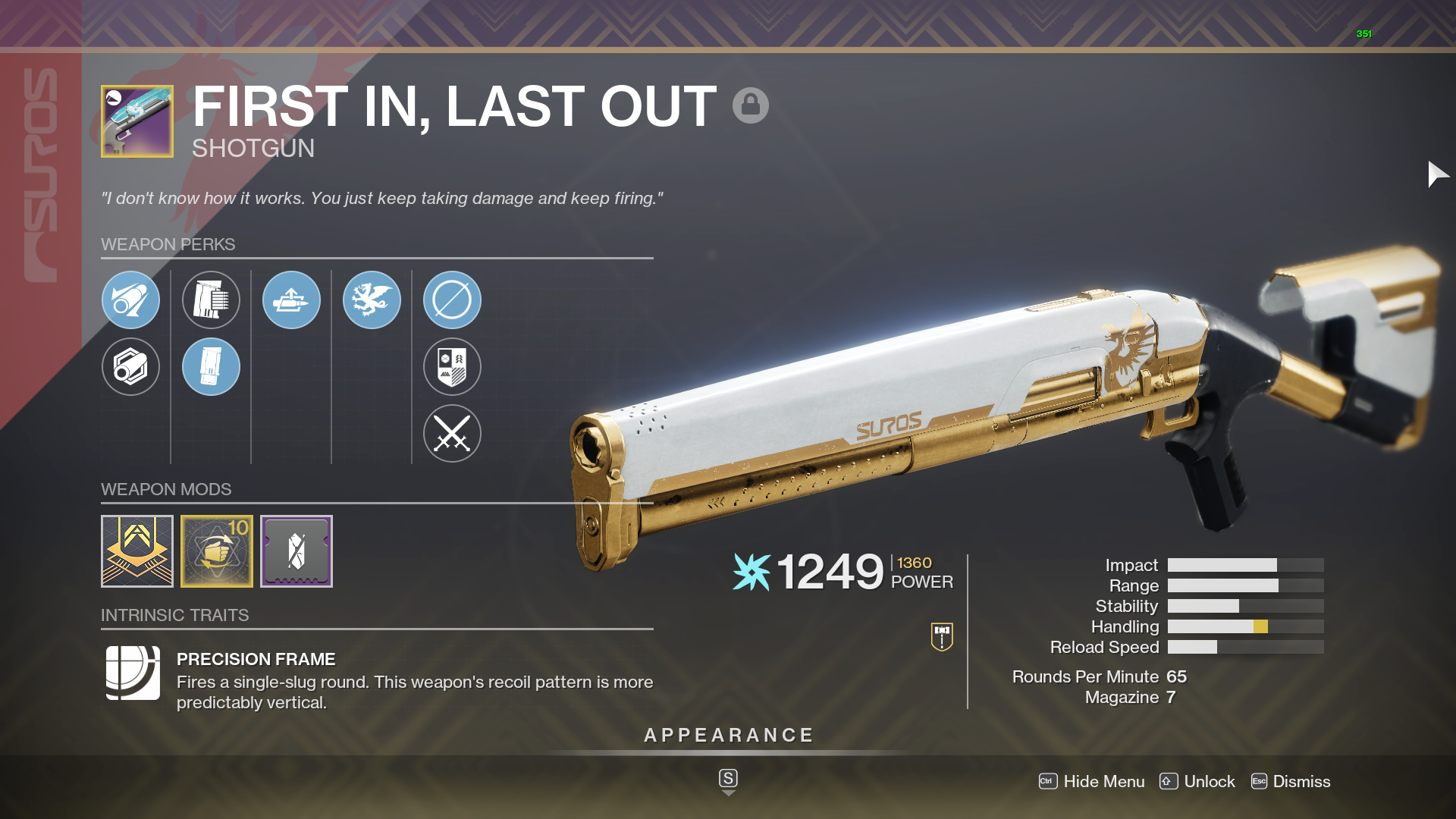Select the mod showing the 10 counter
Screen dimensions: 1456x819
pos(217,551)
